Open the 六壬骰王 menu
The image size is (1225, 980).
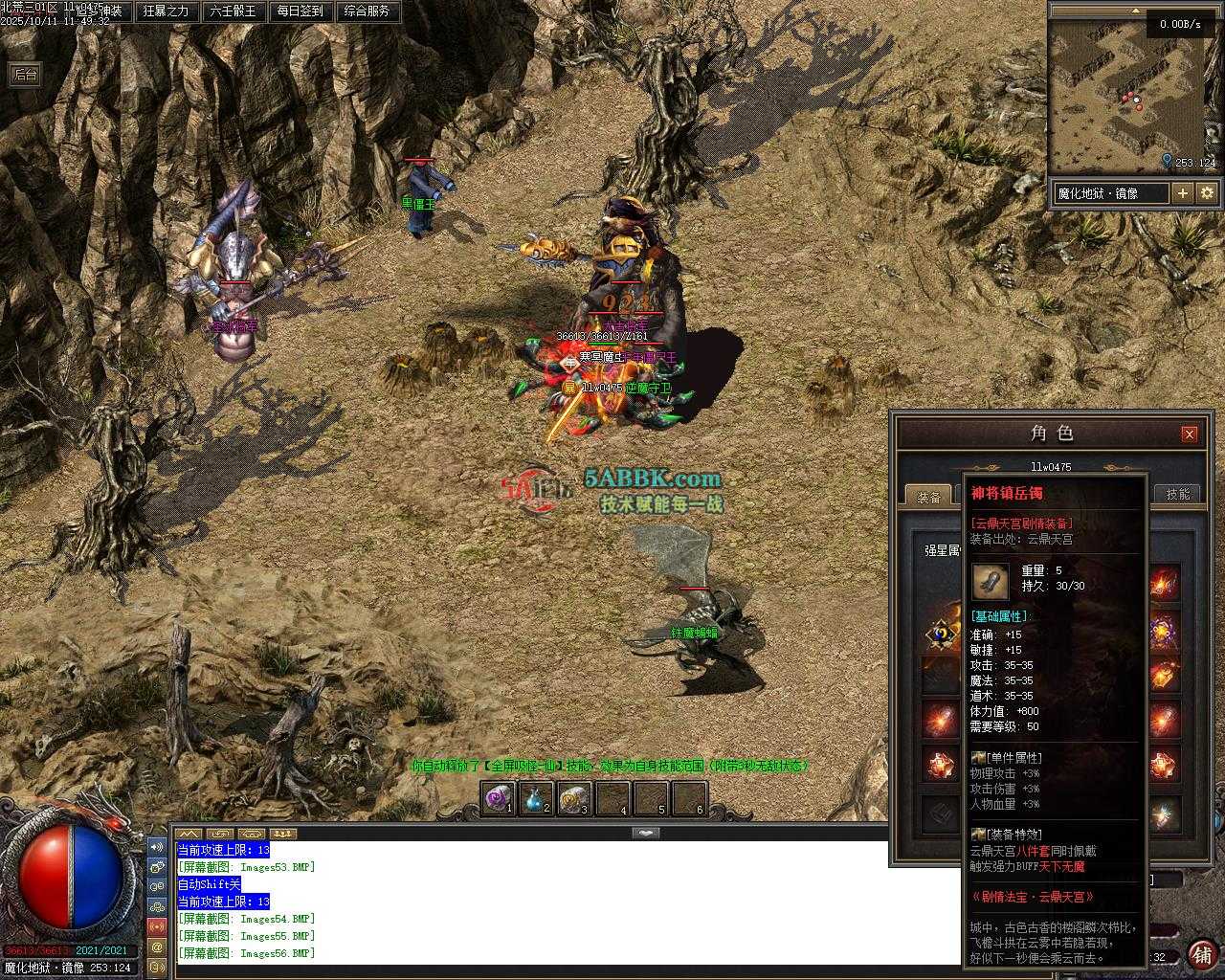233,11
